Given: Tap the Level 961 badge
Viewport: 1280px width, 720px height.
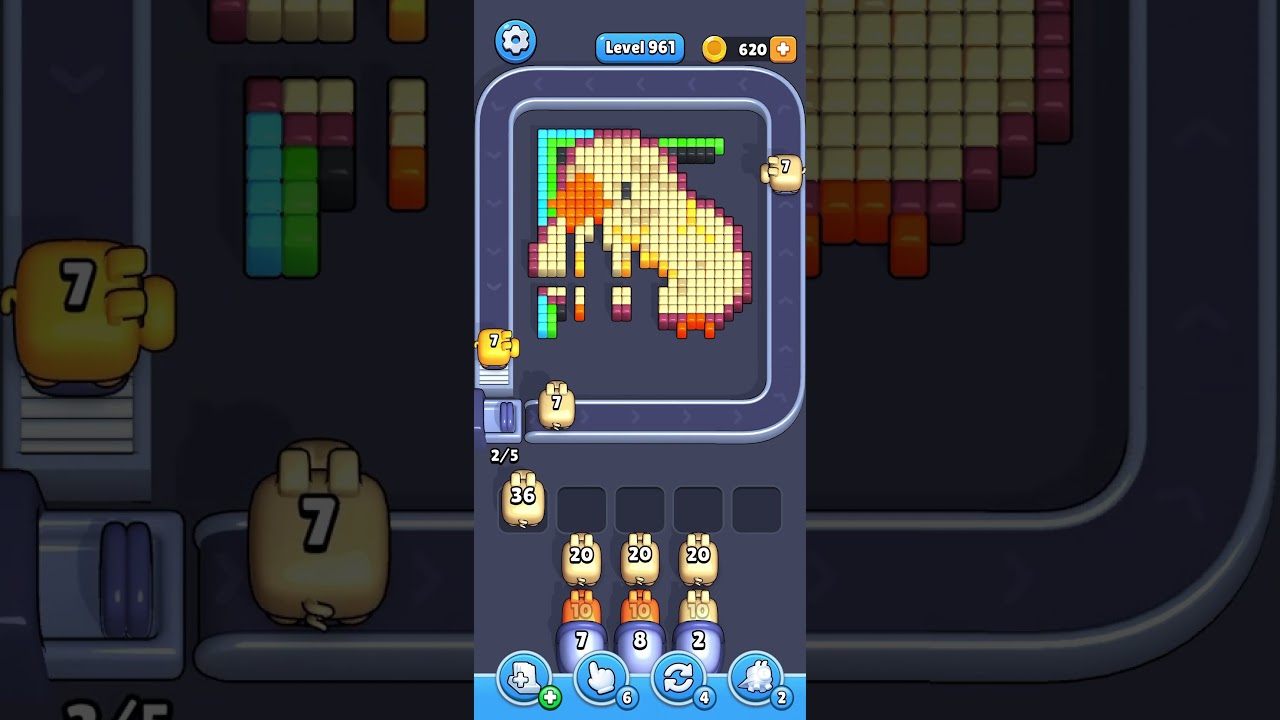Looking at the screenshot, I should click(639, 47).
